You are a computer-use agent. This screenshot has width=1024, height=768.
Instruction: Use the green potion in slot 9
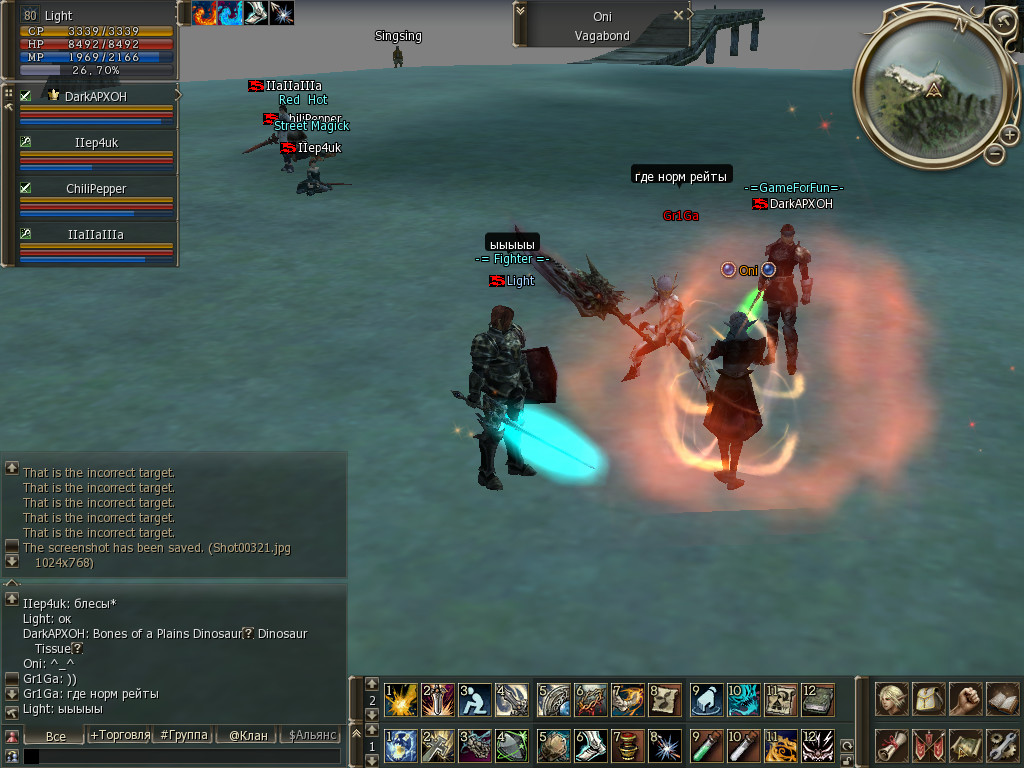706,745
